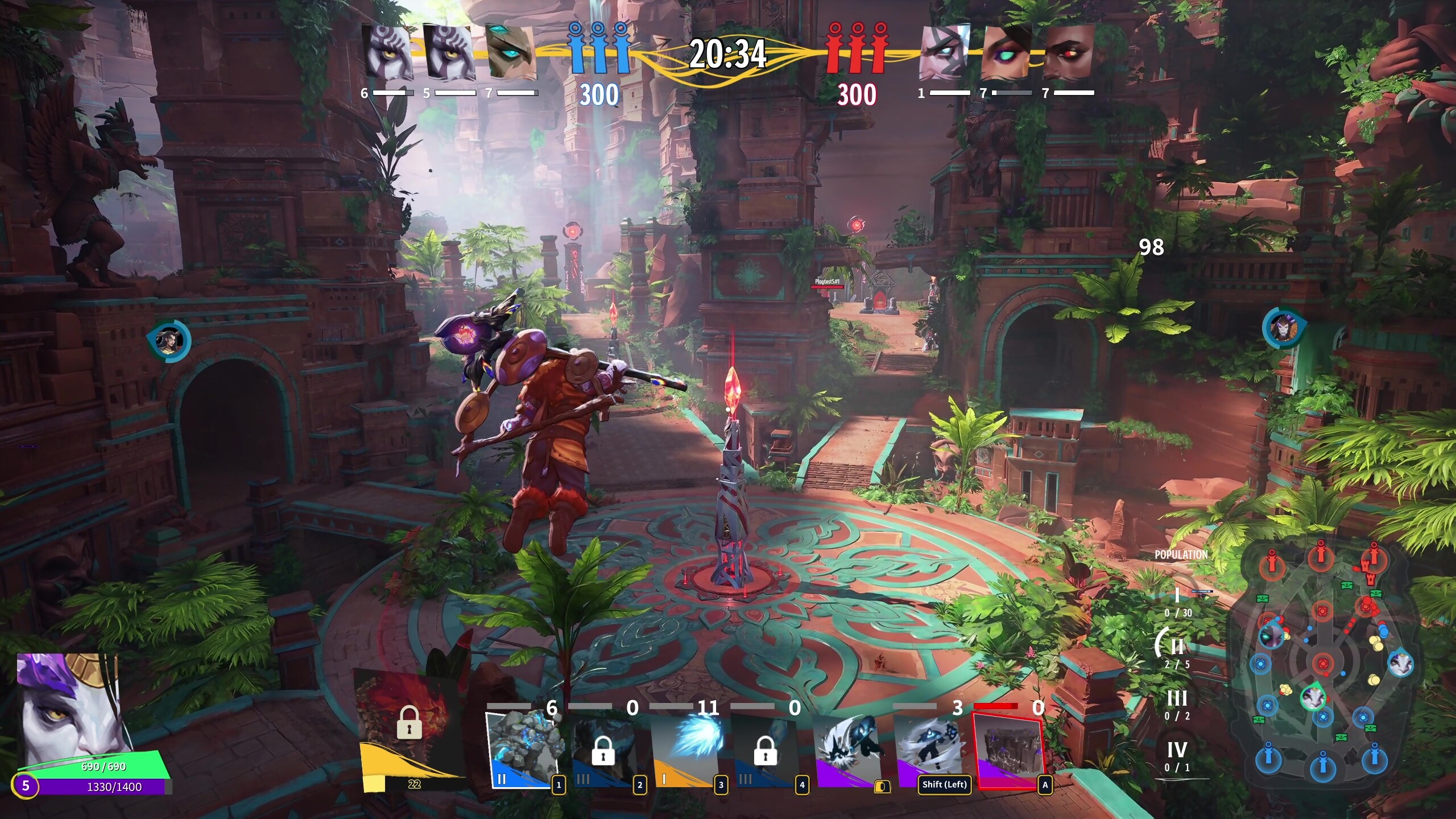Screen dimensions: 1456x819
Task: Trigger the ground slam attack ability
Action: pyautogui.click(x=849, y=750)
